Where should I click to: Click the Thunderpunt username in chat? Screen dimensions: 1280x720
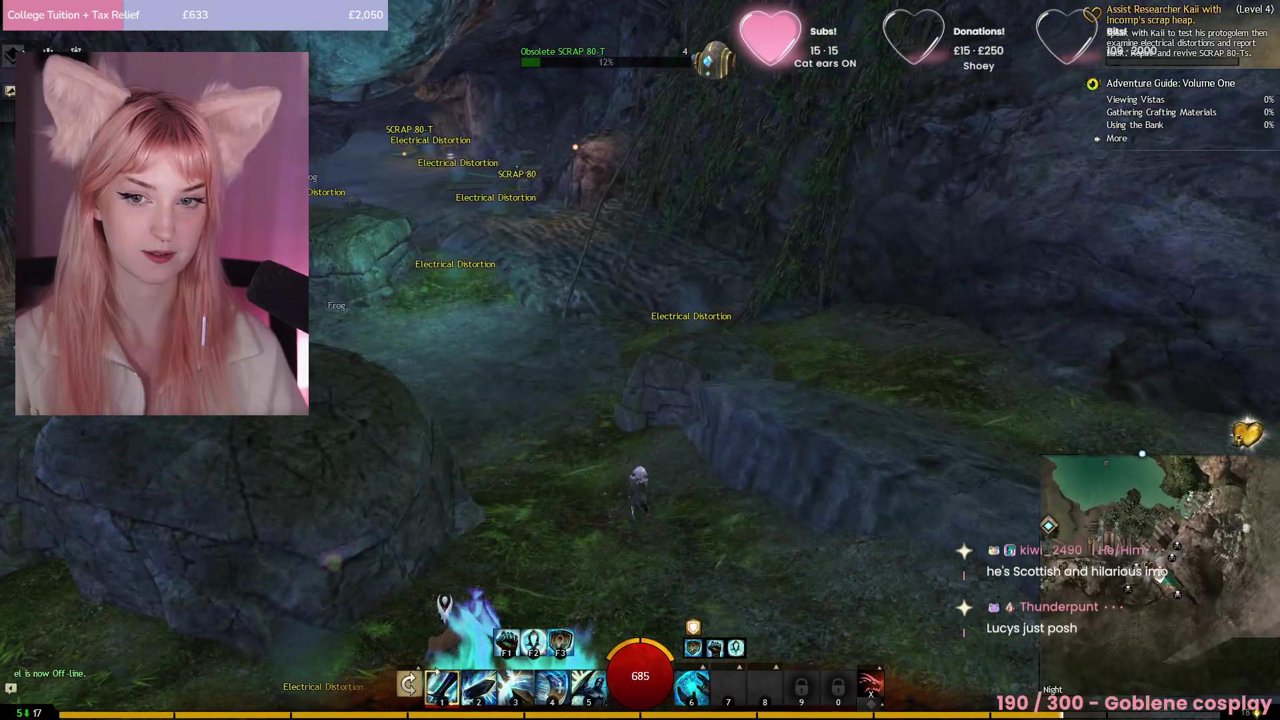click(x=1059, y=606)
